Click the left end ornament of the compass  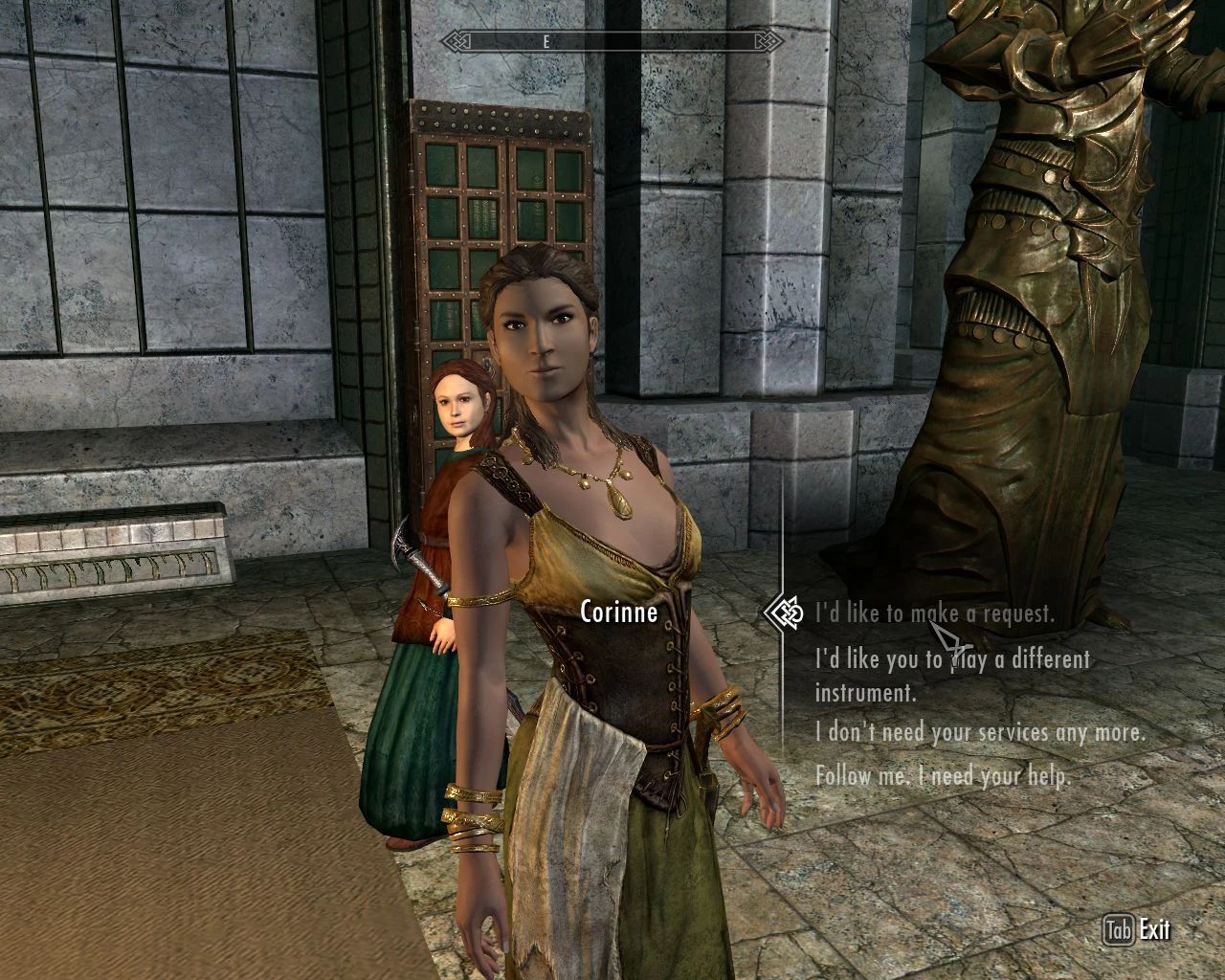452,41
